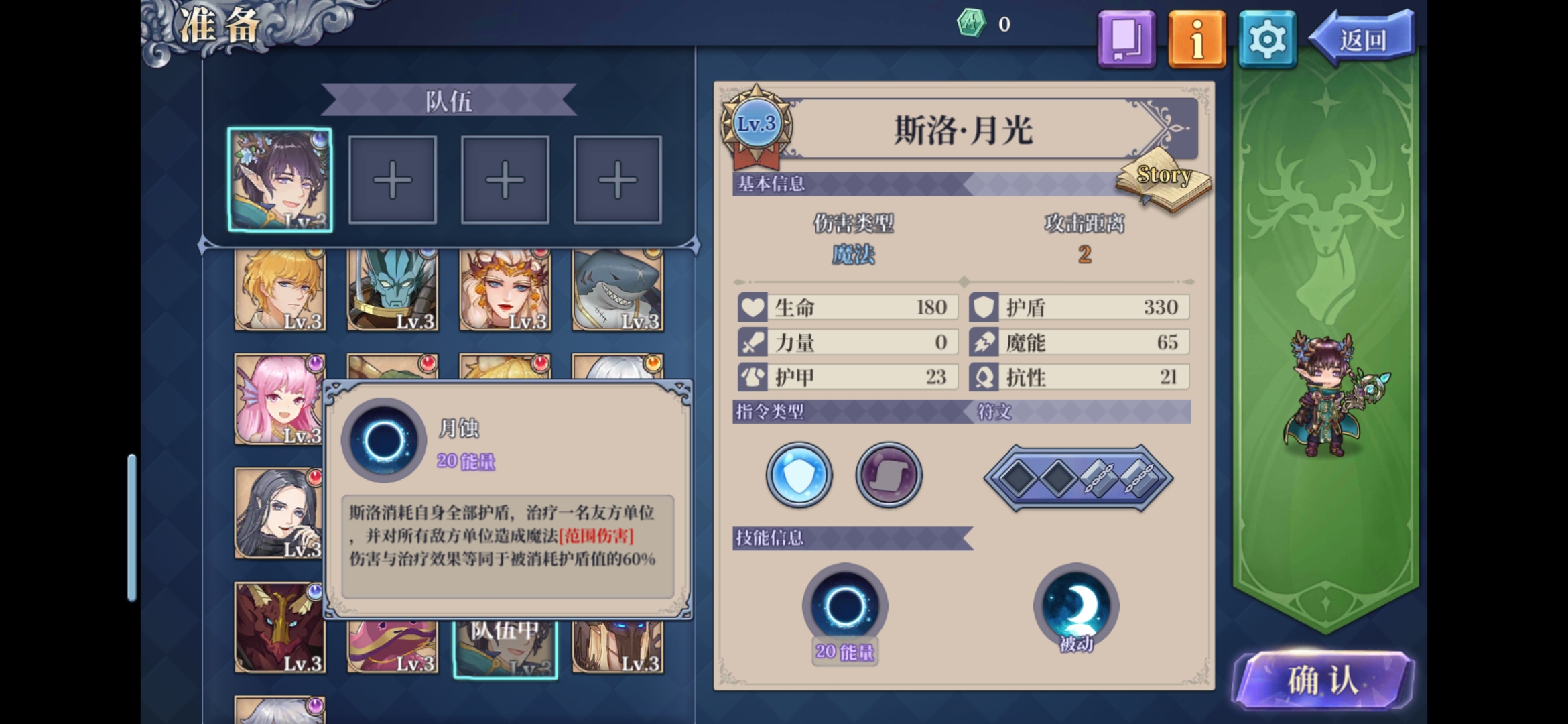Pick the red dragon hero portrait
The height and width of the screenshot is (724, 1568).
[x=279, y=627]
